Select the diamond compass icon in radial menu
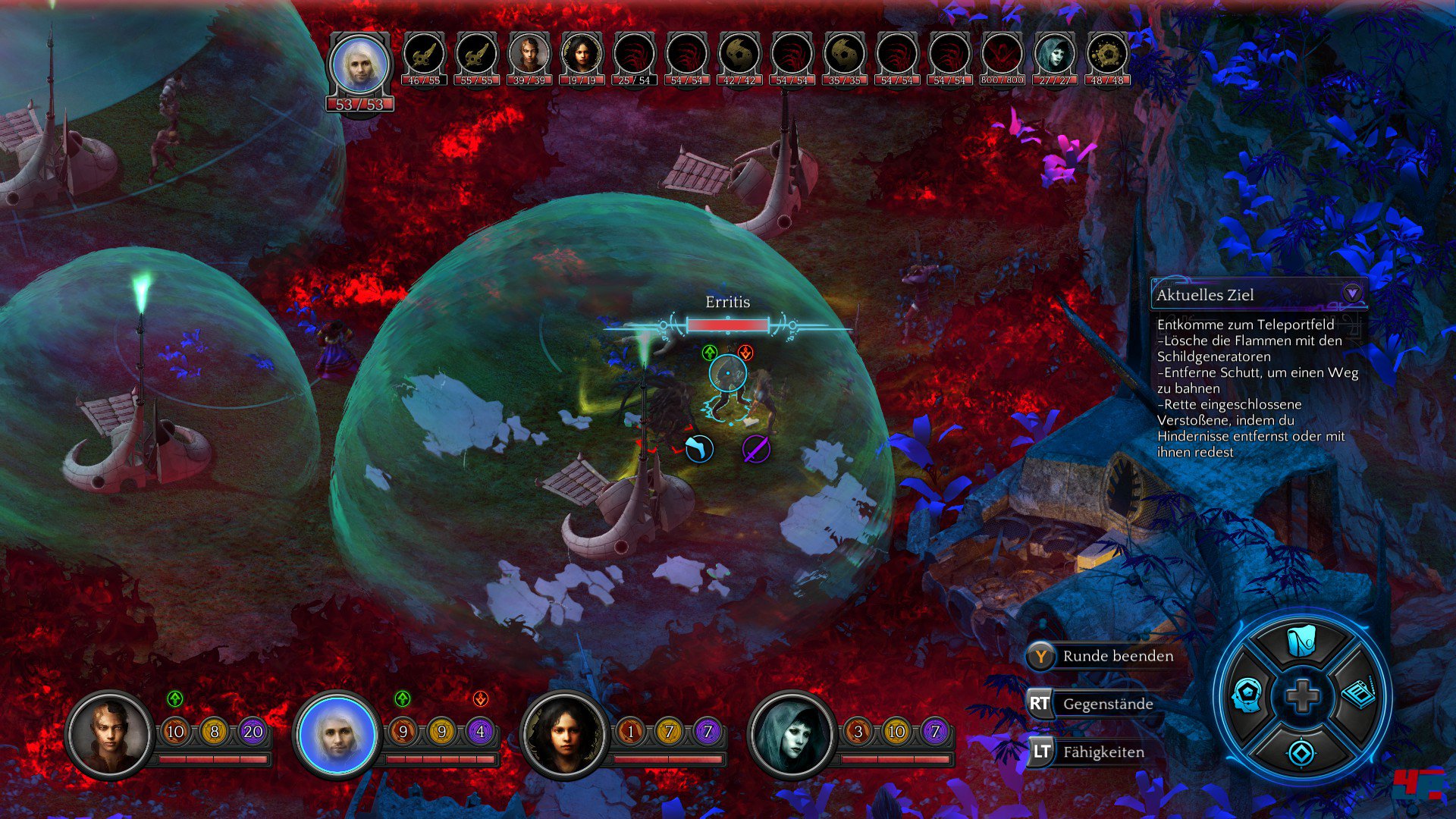 tap(1301, 753)
